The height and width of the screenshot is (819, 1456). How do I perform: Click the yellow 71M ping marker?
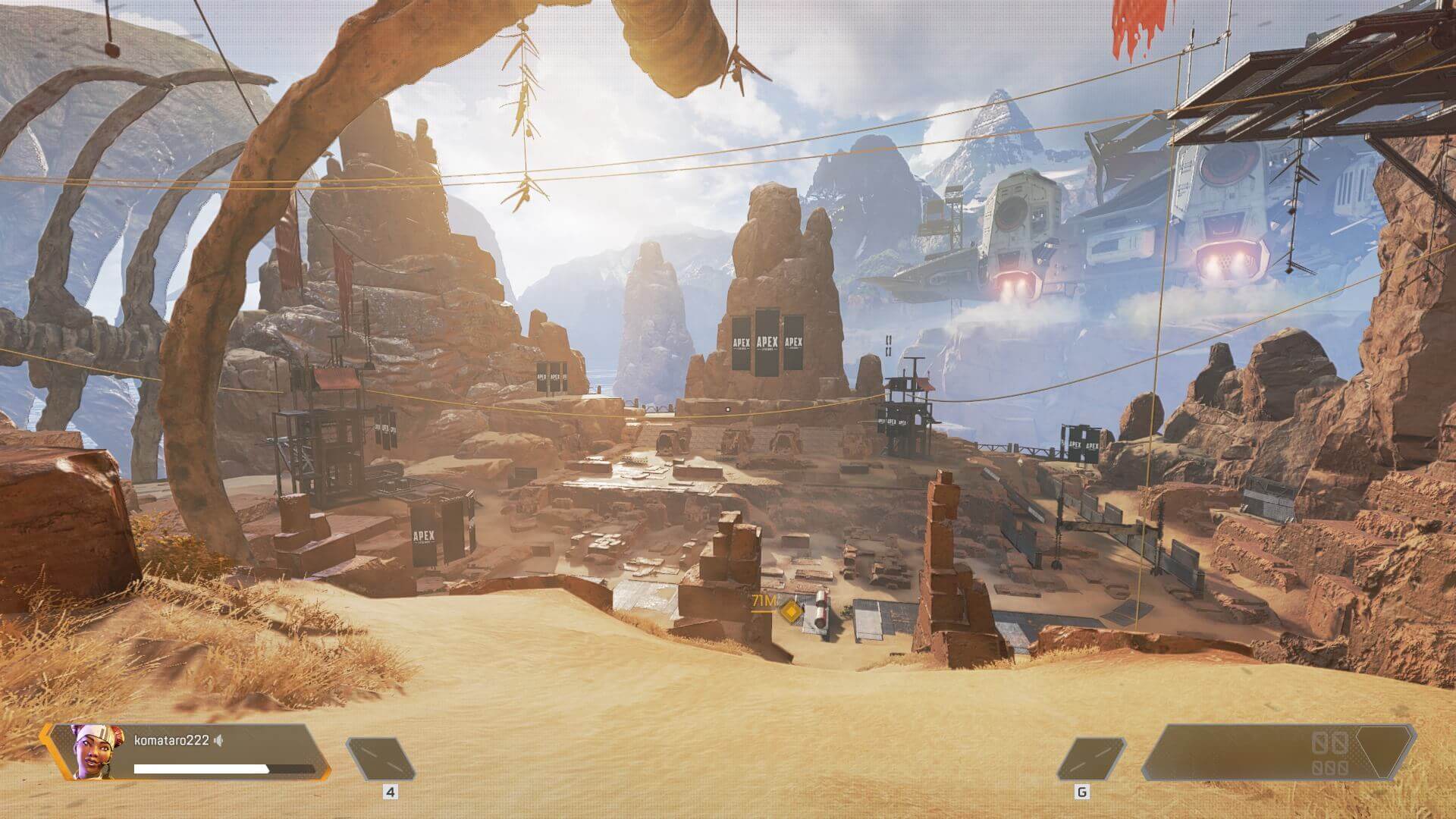click(x=791, y=610)
